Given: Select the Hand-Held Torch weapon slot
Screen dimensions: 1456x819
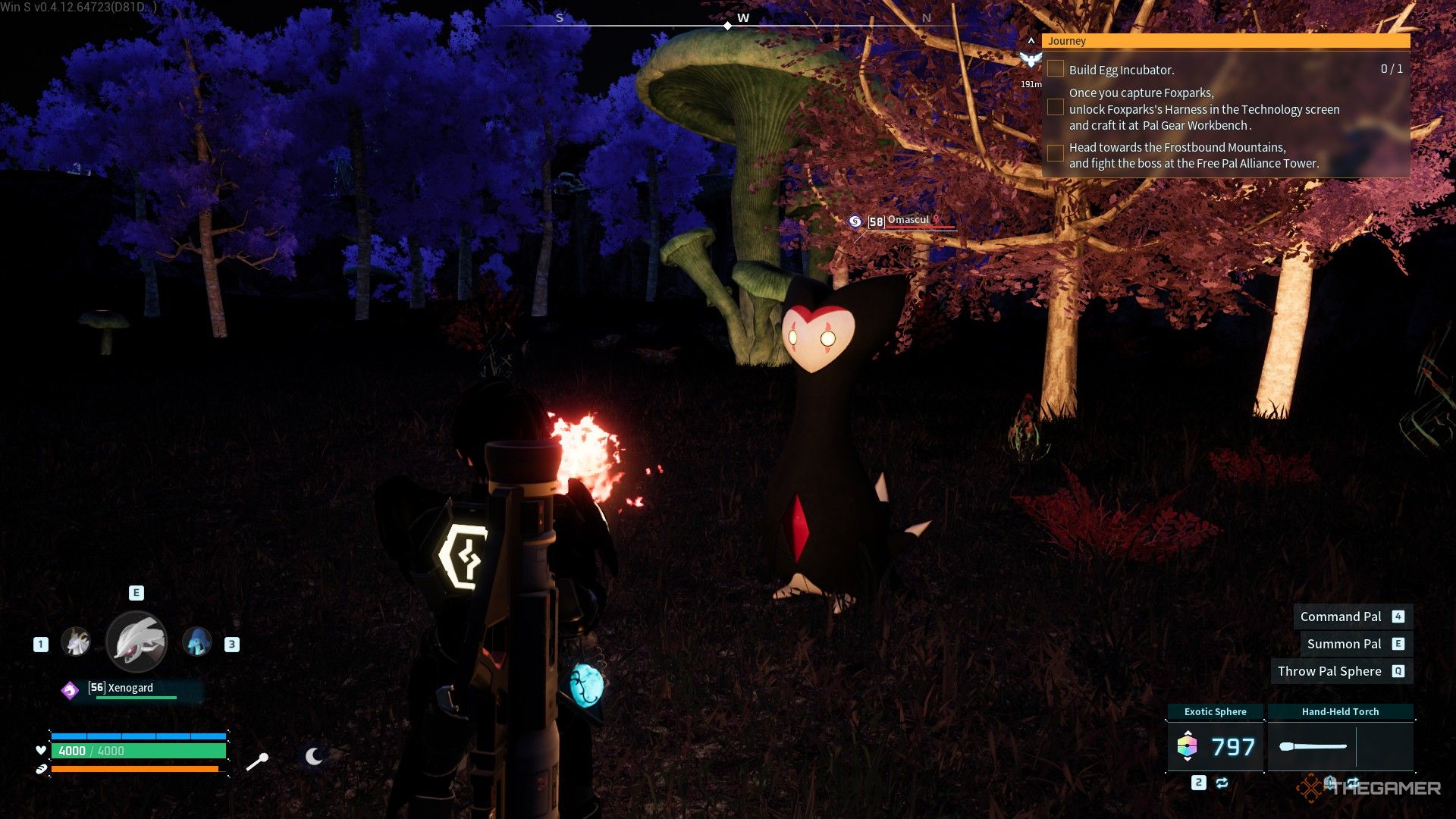Looking at the screenshot, I should pos(1340,746).
